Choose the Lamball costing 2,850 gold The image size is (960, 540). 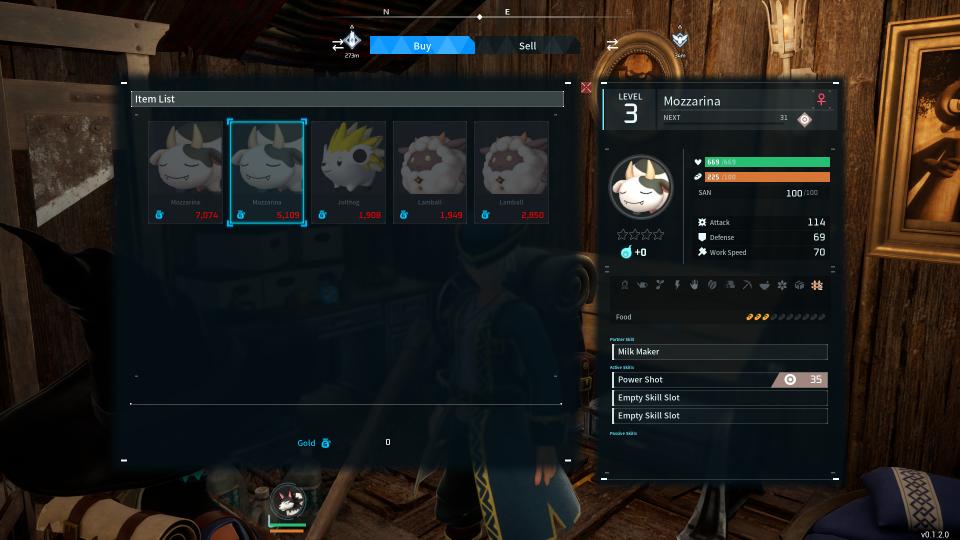(511, 172)
